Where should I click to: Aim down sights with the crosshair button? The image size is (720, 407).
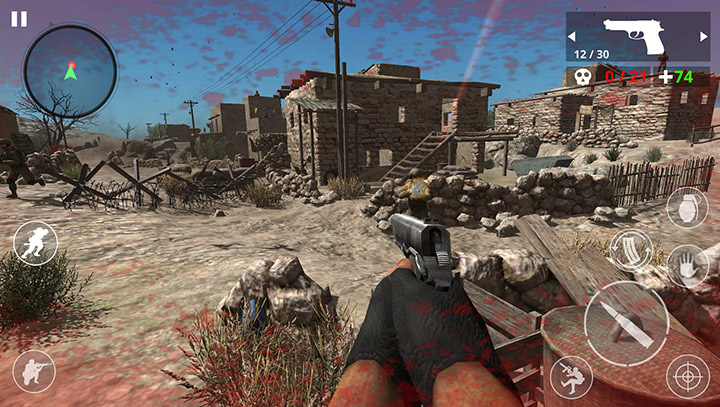(687, 376)
